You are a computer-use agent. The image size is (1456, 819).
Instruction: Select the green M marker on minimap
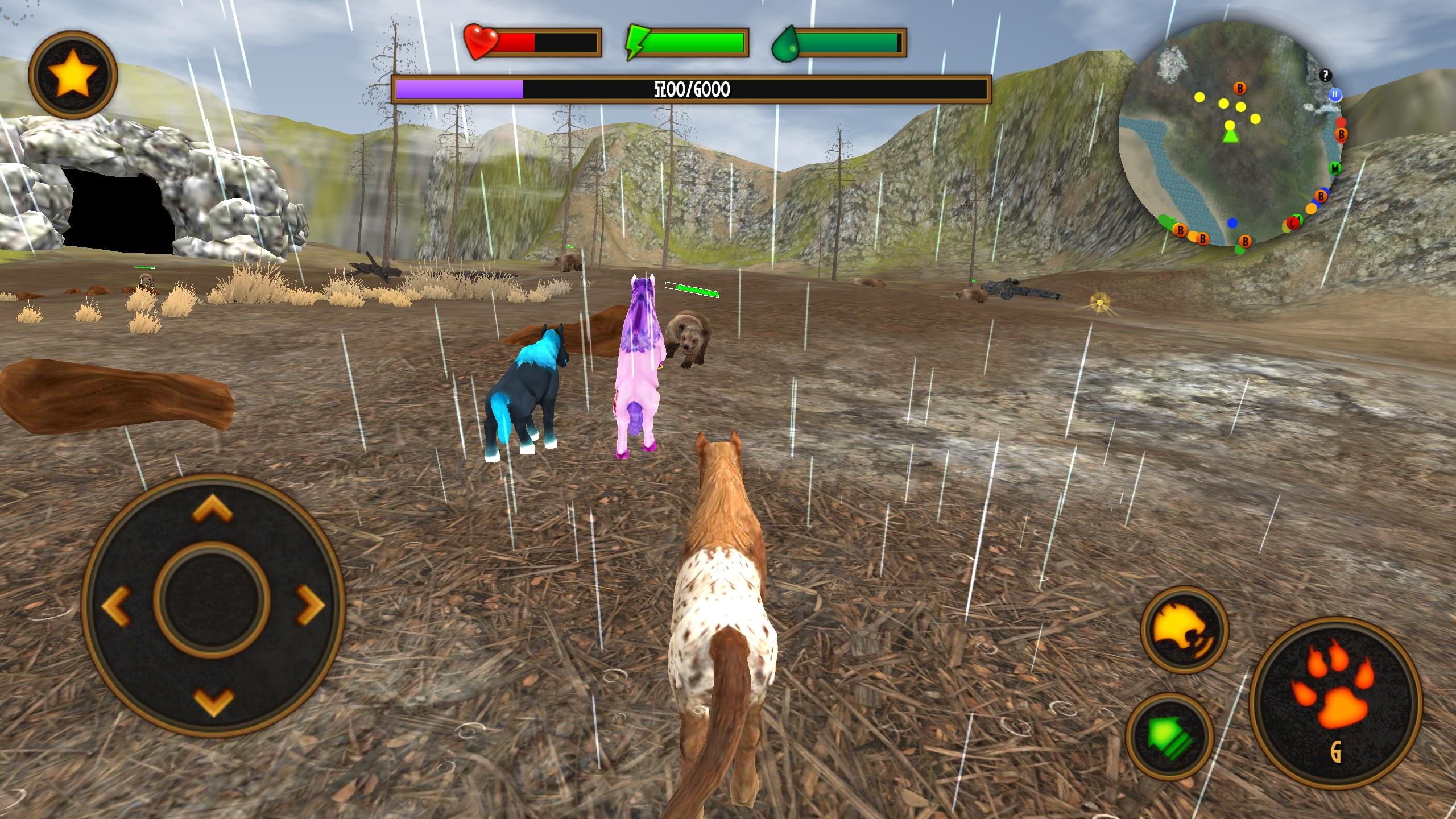[1335, 168]
